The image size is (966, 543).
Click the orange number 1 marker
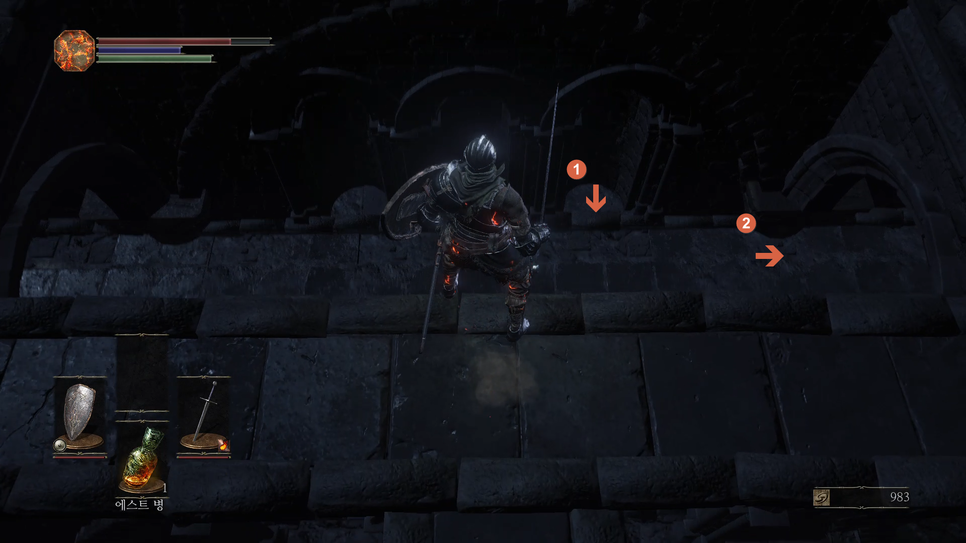(x=576, y=169)
